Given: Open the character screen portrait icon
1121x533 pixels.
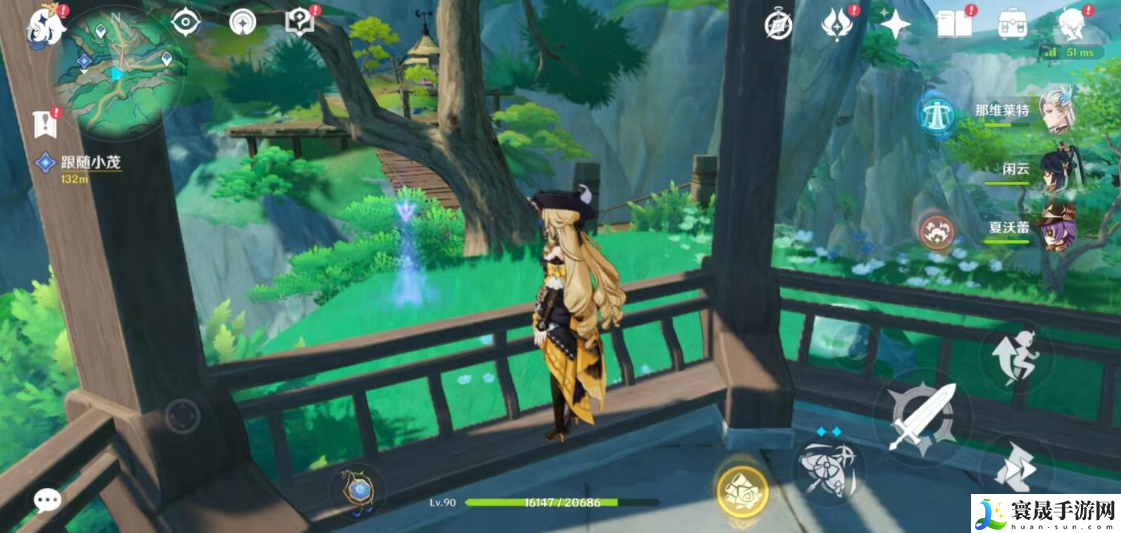Looking at the screenshot, I should (1073, 24).
